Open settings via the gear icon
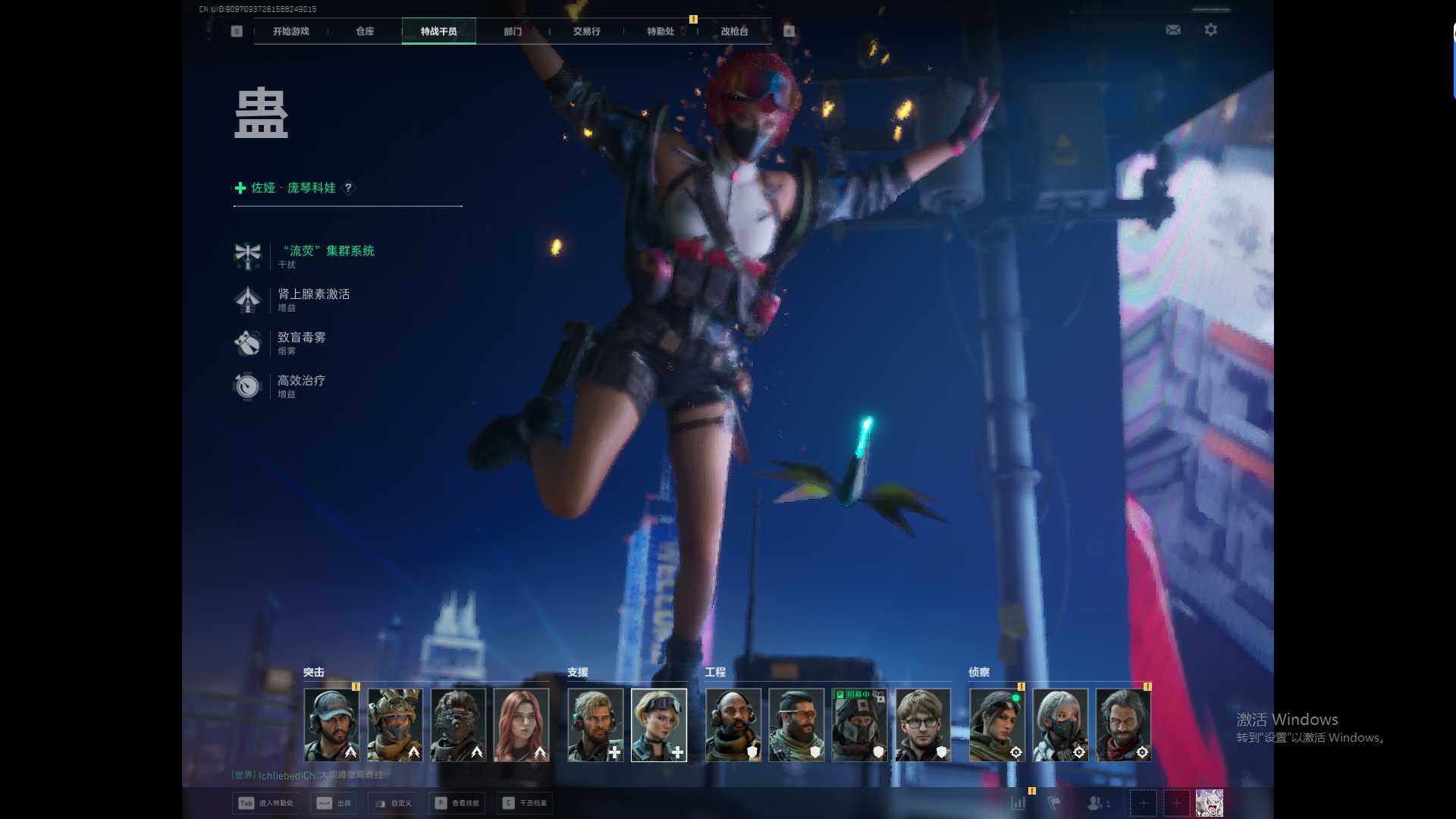 coord(1211,30)
